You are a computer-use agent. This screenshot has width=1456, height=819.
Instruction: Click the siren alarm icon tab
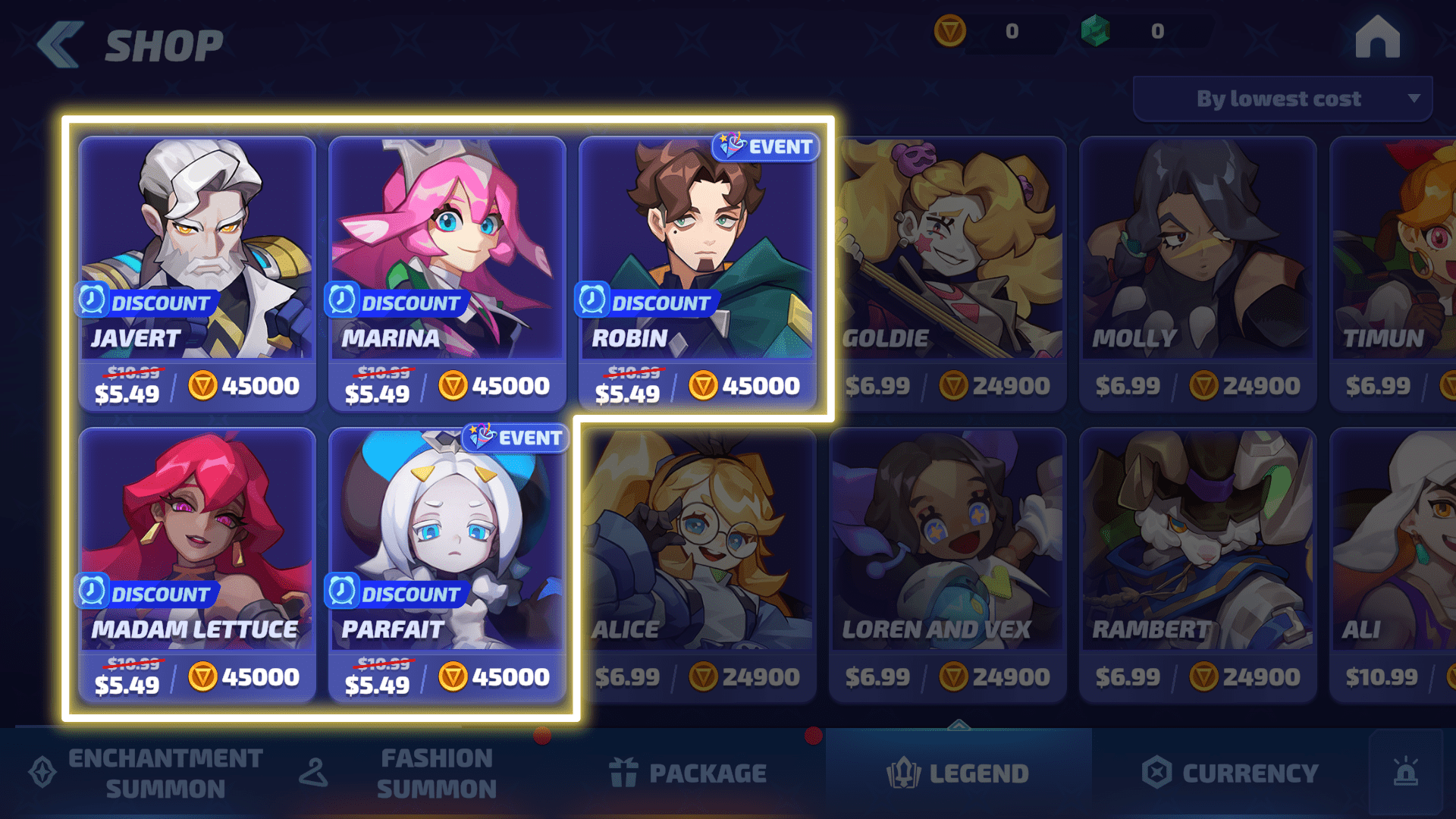click(x=1406, y=773)
